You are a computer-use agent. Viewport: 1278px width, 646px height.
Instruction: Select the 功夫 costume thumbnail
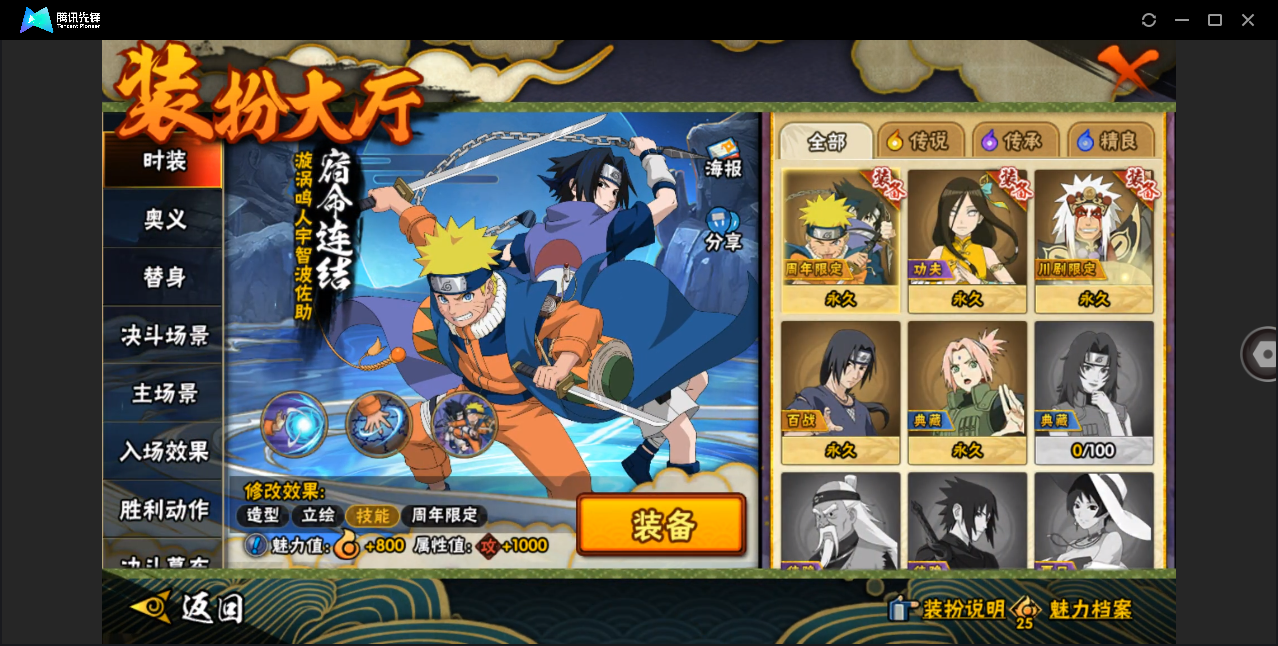coord(967,240)
